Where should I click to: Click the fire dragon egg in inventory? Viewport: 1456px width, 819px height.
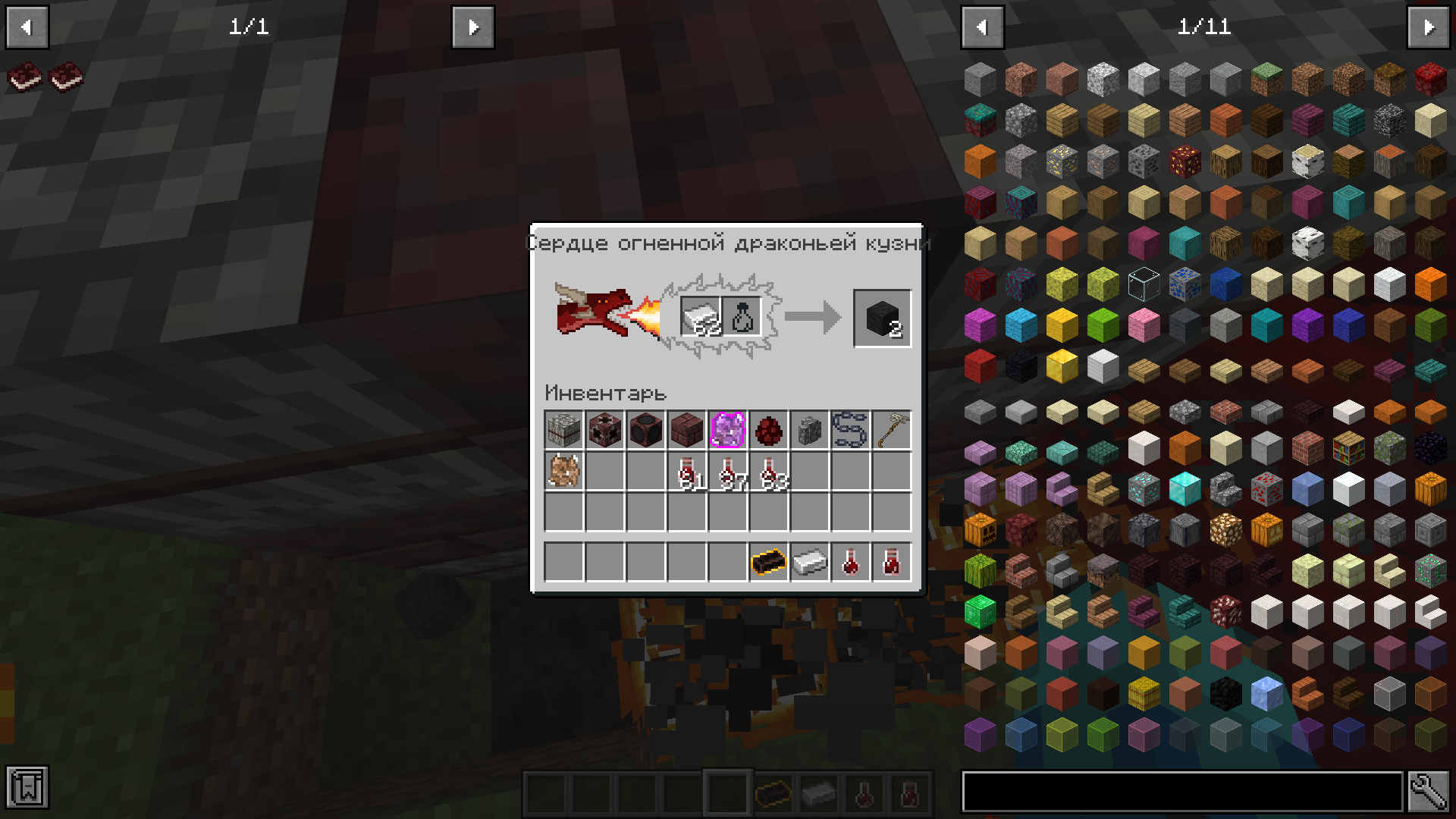click(769, 431)
